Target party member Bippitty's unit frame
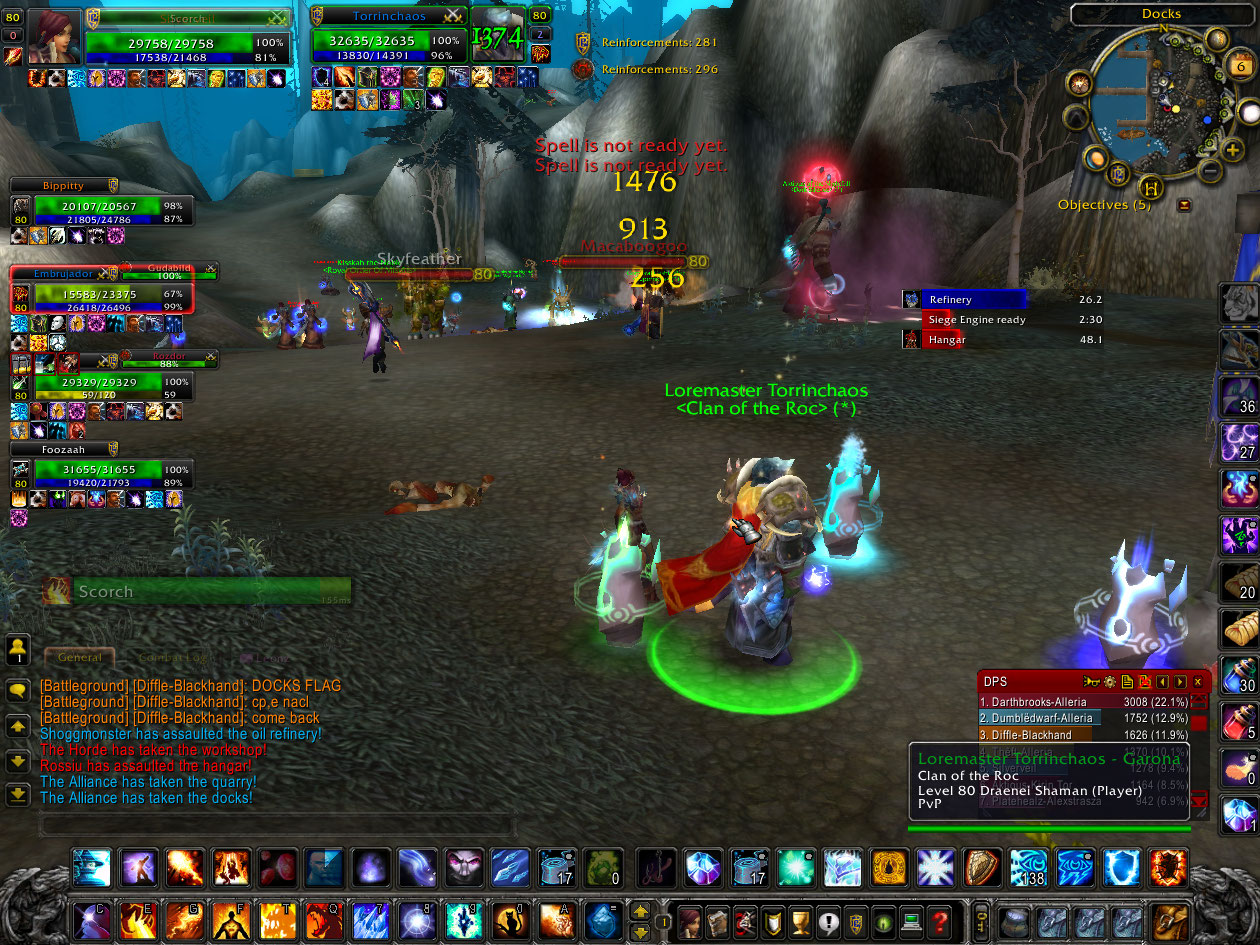Screen dimensions: 1260x945 click(97, 206)
